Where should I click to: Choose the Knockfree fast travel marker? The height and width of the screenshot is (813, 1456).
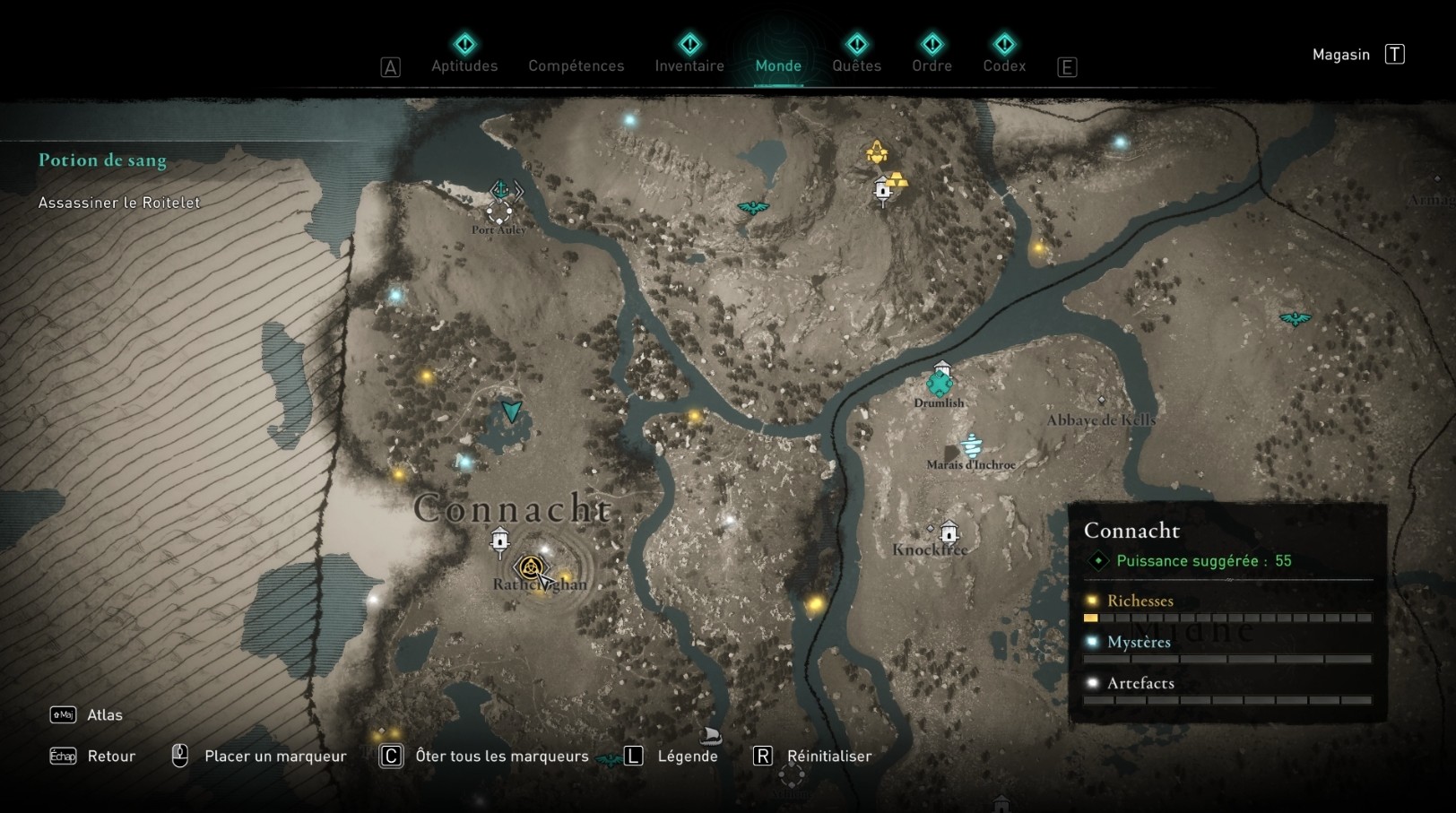(x=949, y=533)
